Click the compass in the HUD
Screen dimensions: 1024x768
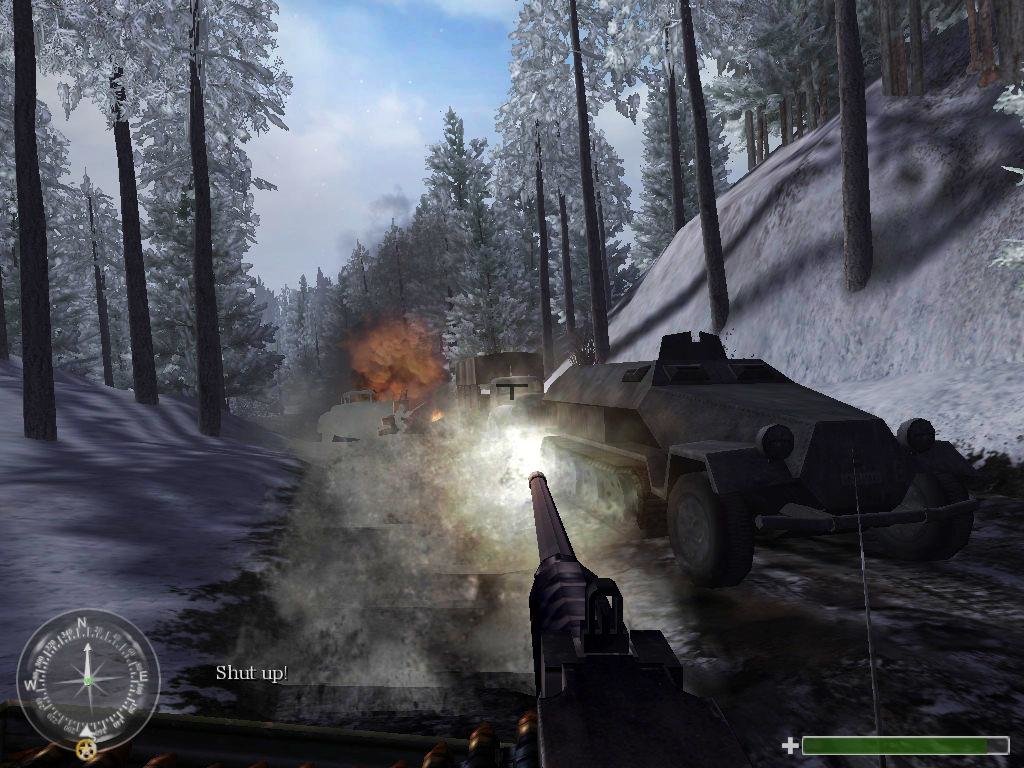88,680
